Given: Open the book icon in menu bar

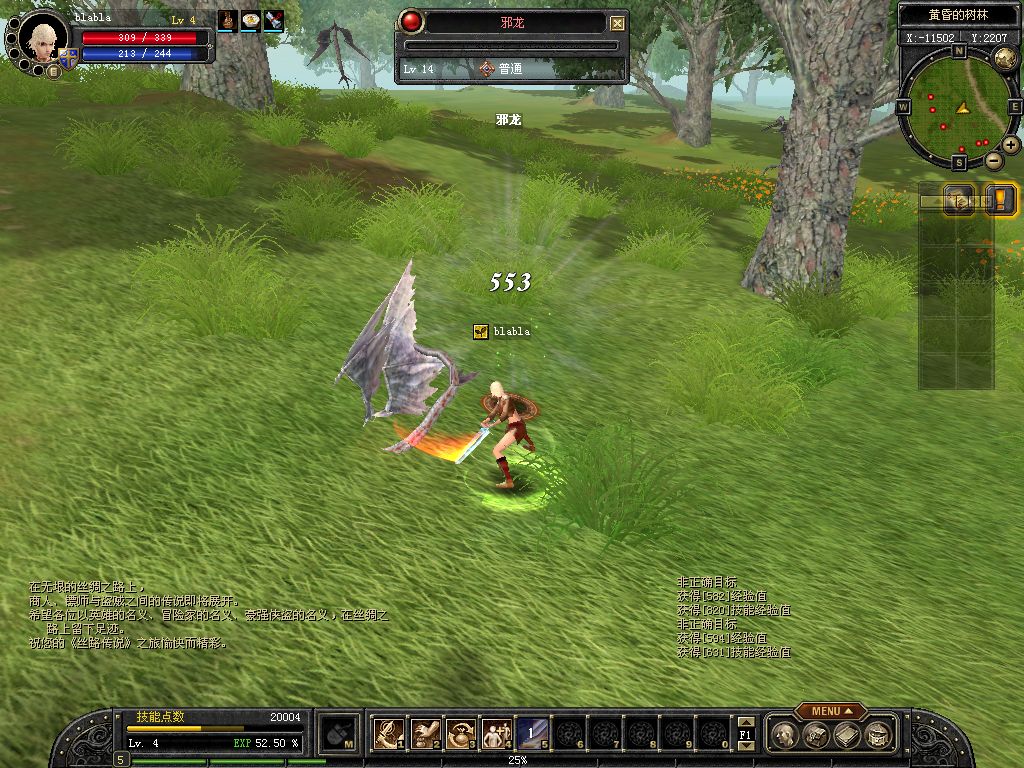Looking at the screenshot, I should pyautogui.click(x=847, y=735).
